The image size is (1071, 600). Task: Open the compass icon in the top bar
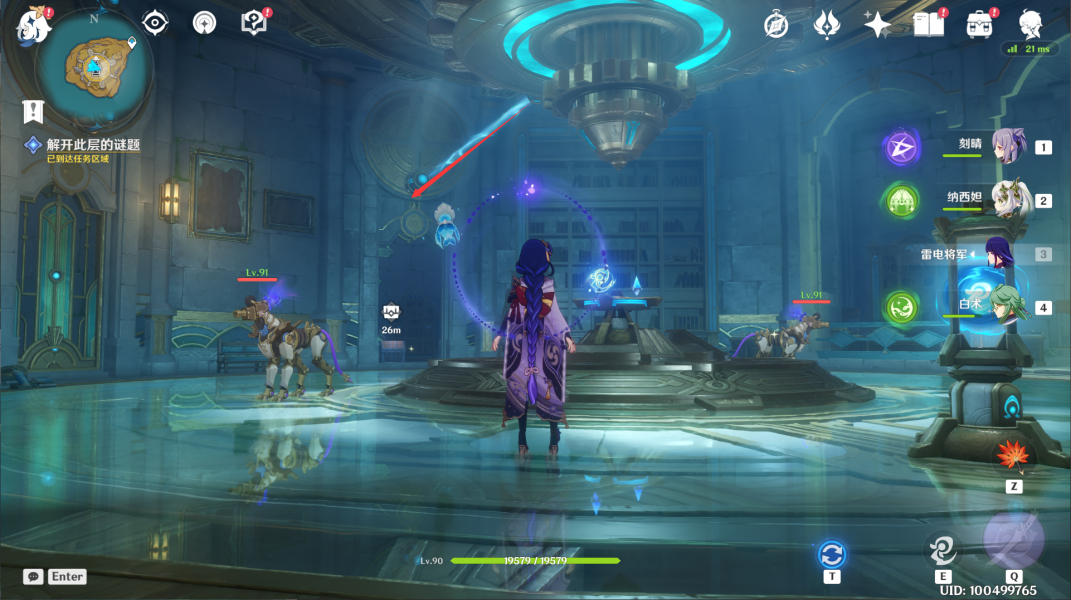pyautogui.click(x=776, y=25)
